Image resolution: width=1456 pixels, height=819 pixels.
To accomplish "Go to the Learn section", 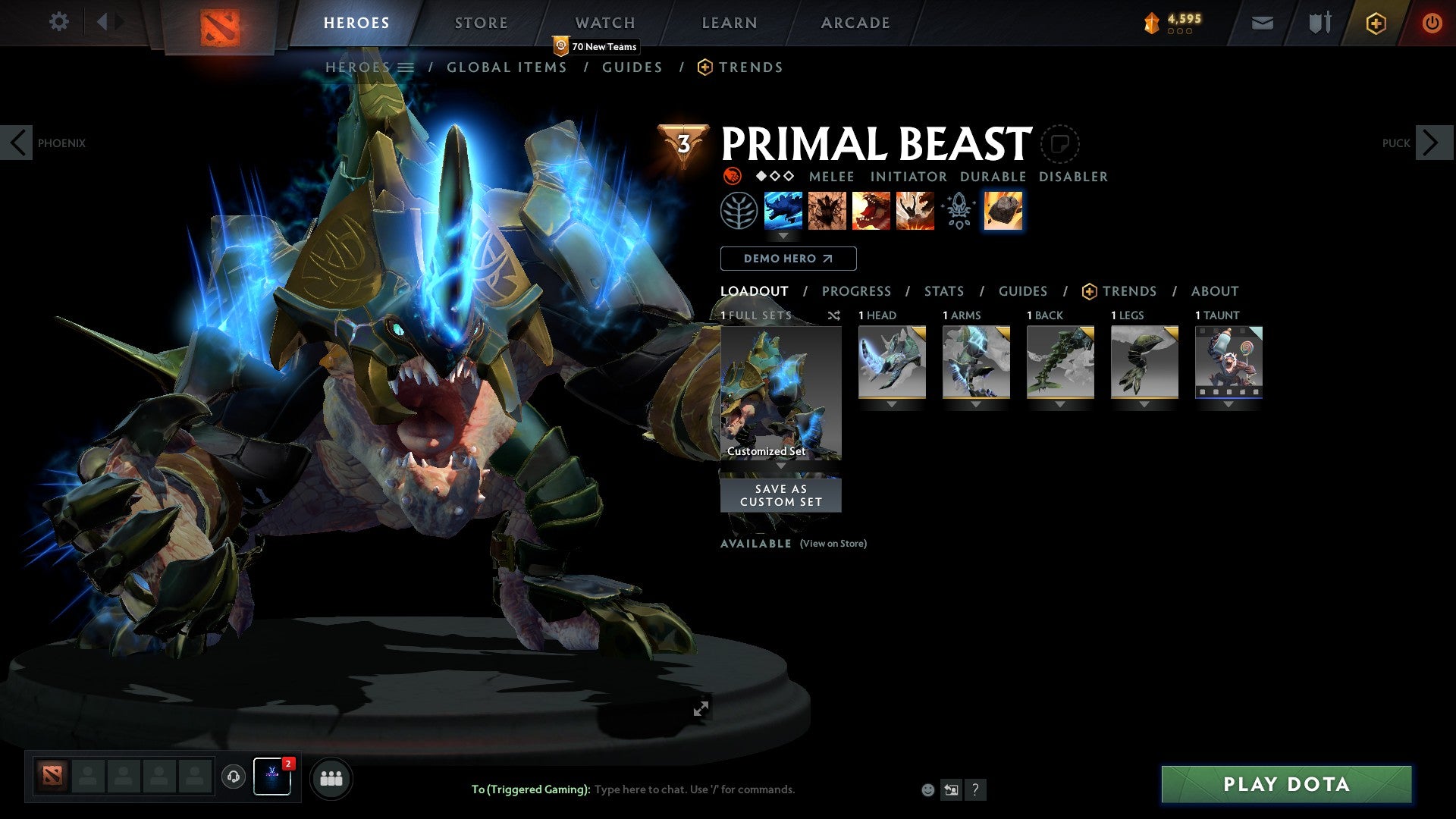I will pos(729,23).
